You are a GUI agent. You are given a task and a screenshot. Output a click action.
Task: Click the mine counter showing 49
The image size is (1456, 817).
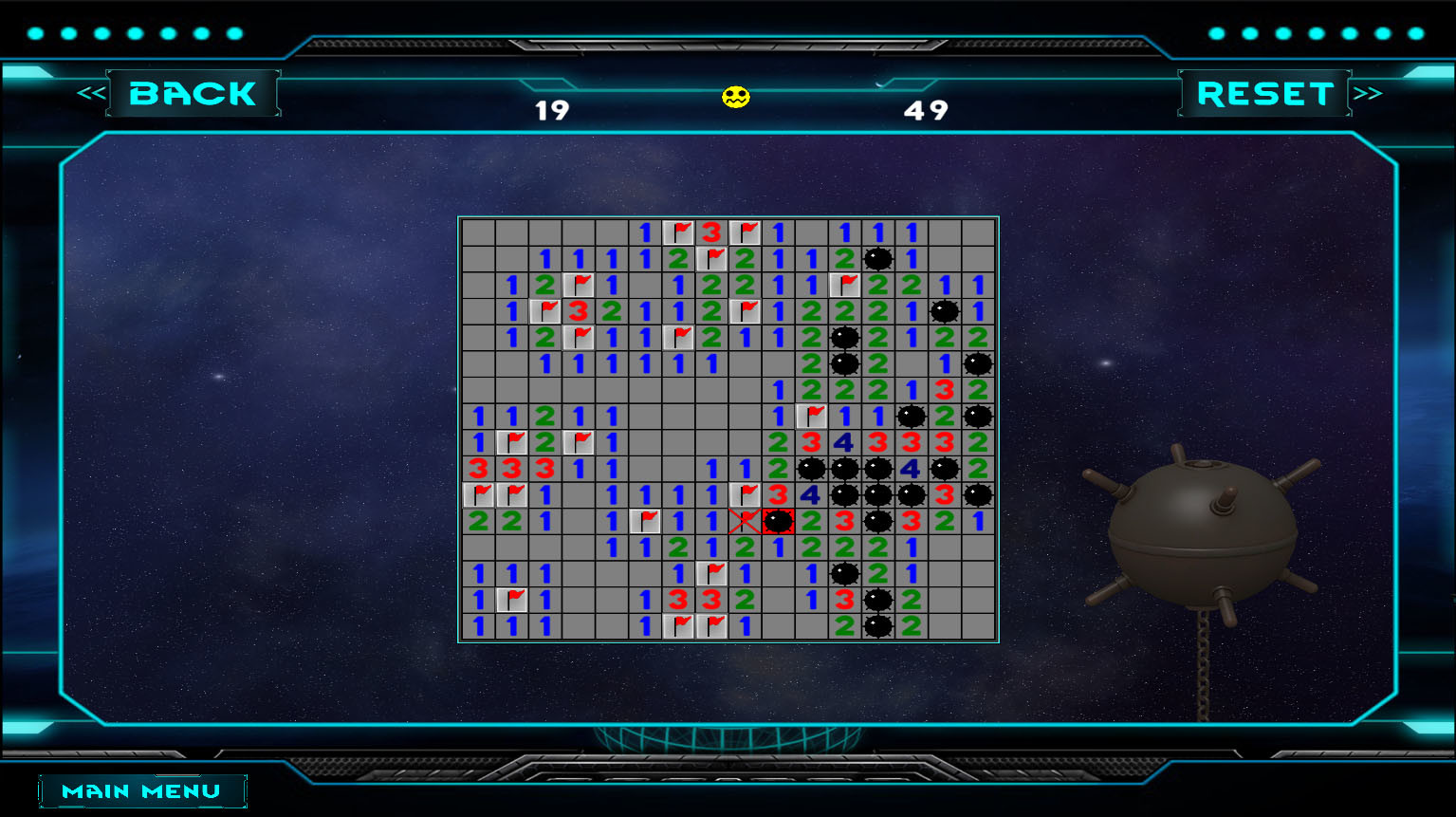pos(929,109)
